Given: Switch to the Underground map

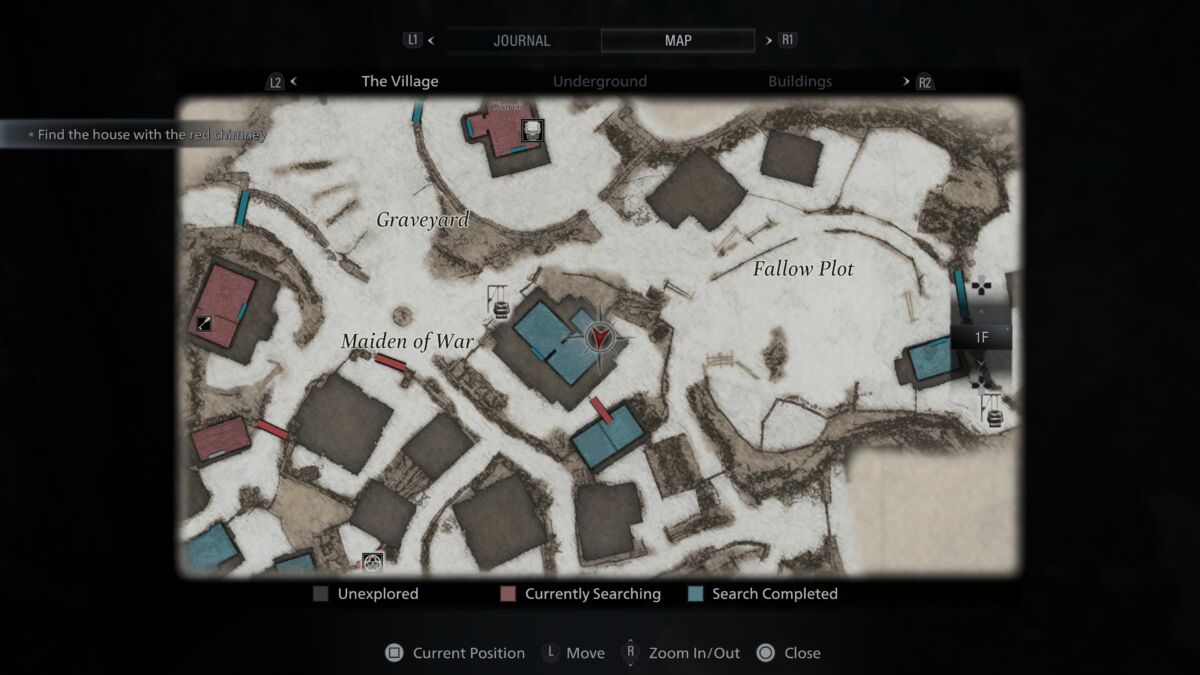Looking at the screenshot, I should tap(599, 82).
